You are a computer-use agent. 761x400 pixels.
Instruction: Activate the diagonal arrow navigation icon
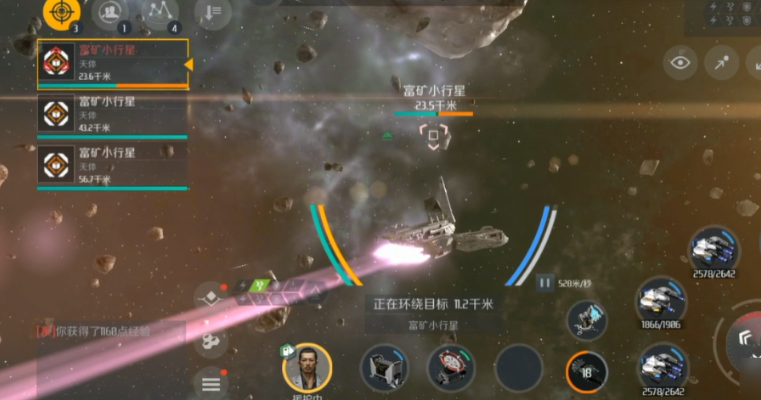coord(720,63)
